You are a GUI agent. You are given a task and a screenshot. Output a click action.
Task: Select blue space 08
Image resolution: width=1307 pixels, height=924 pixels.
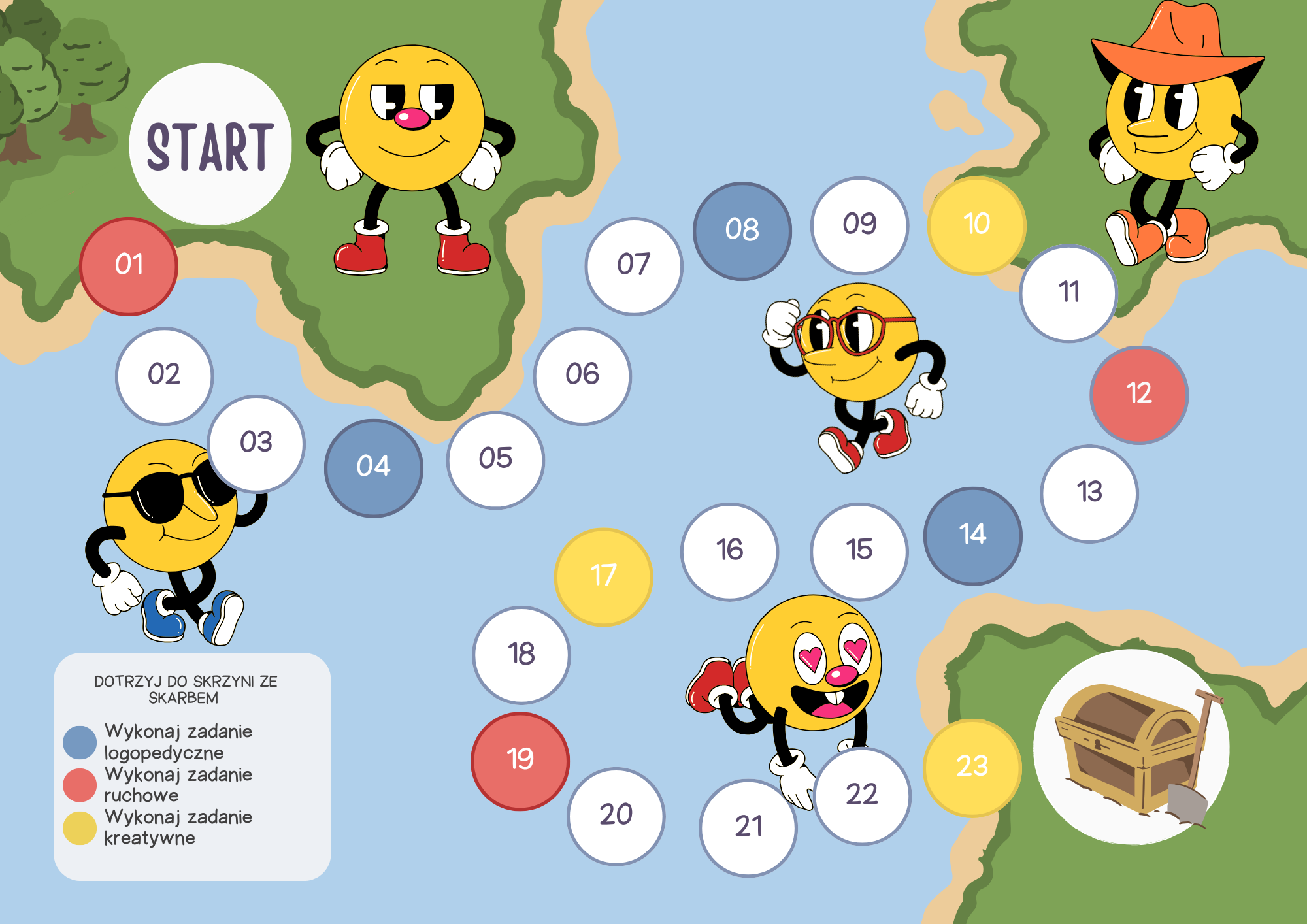tap(742, 231)
